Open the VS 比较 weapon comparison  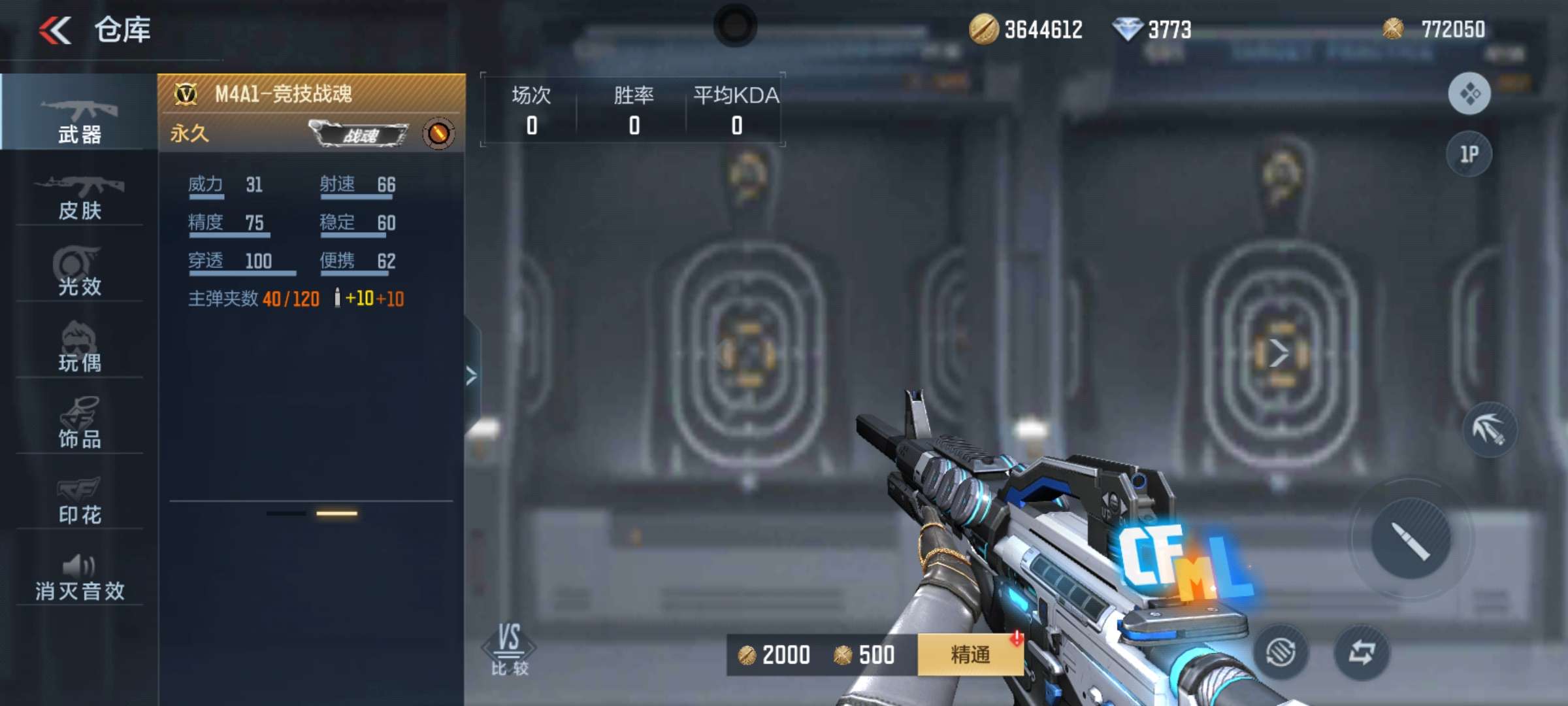tap(510, 648)
